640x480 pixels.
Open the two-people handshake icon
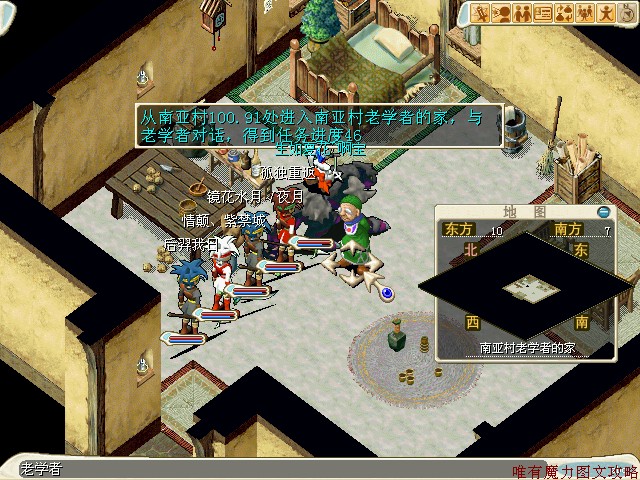click(523, 13)
